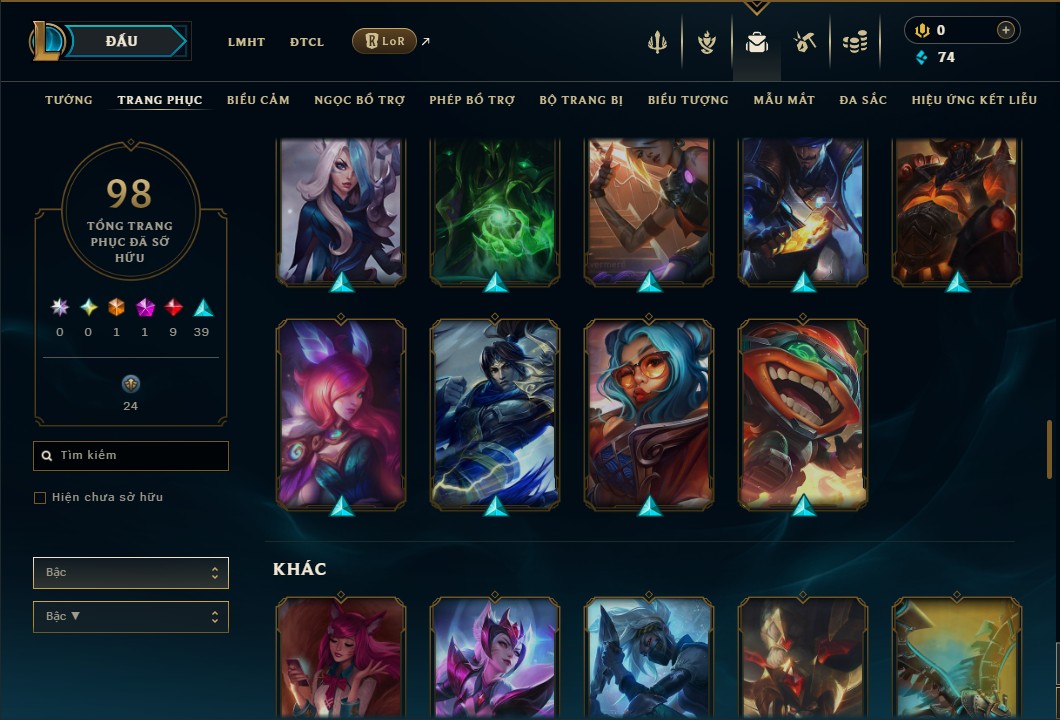
Task: Launch the LoR external link
Action: coord(385,41)
